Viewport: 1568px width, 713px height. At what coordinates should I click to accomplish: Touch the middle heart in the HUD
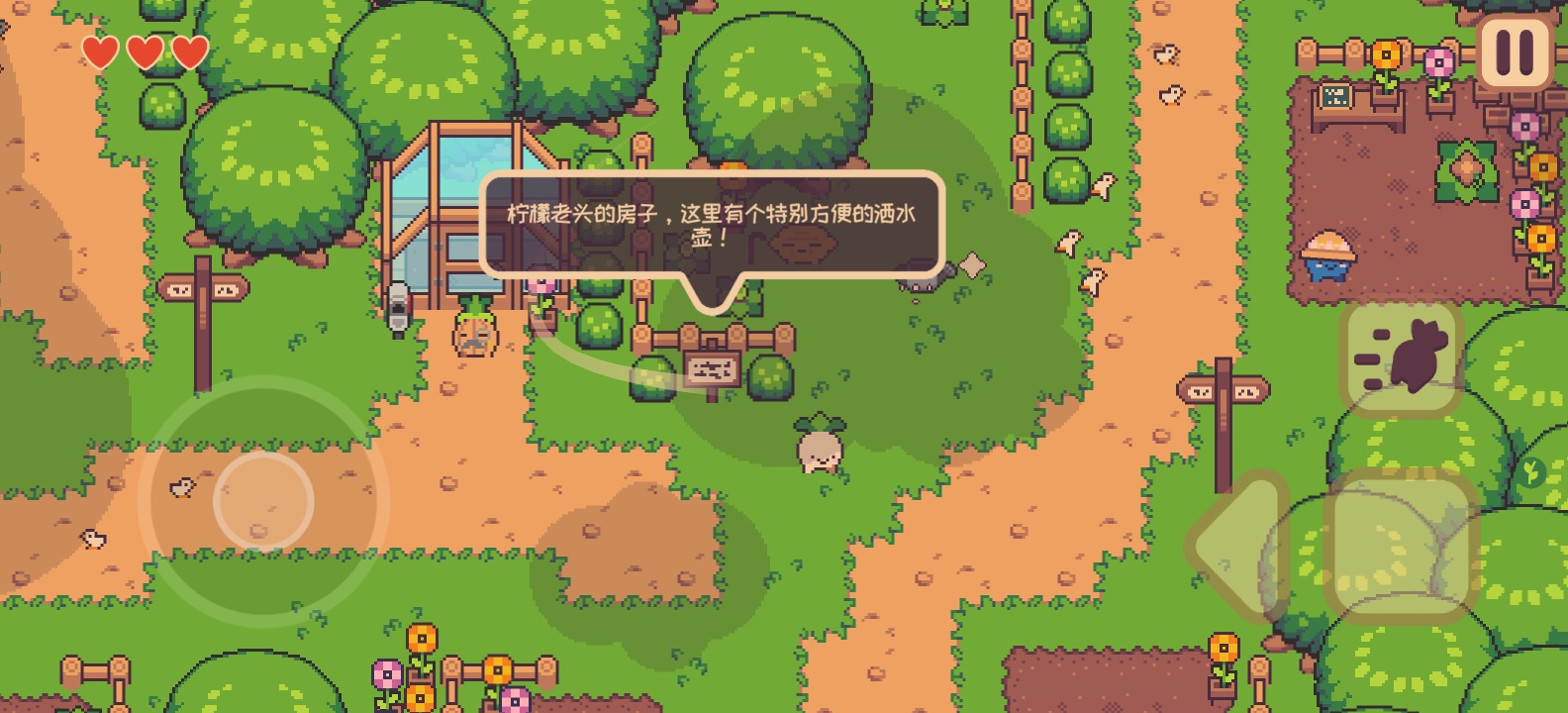click(x=143, y=51)
